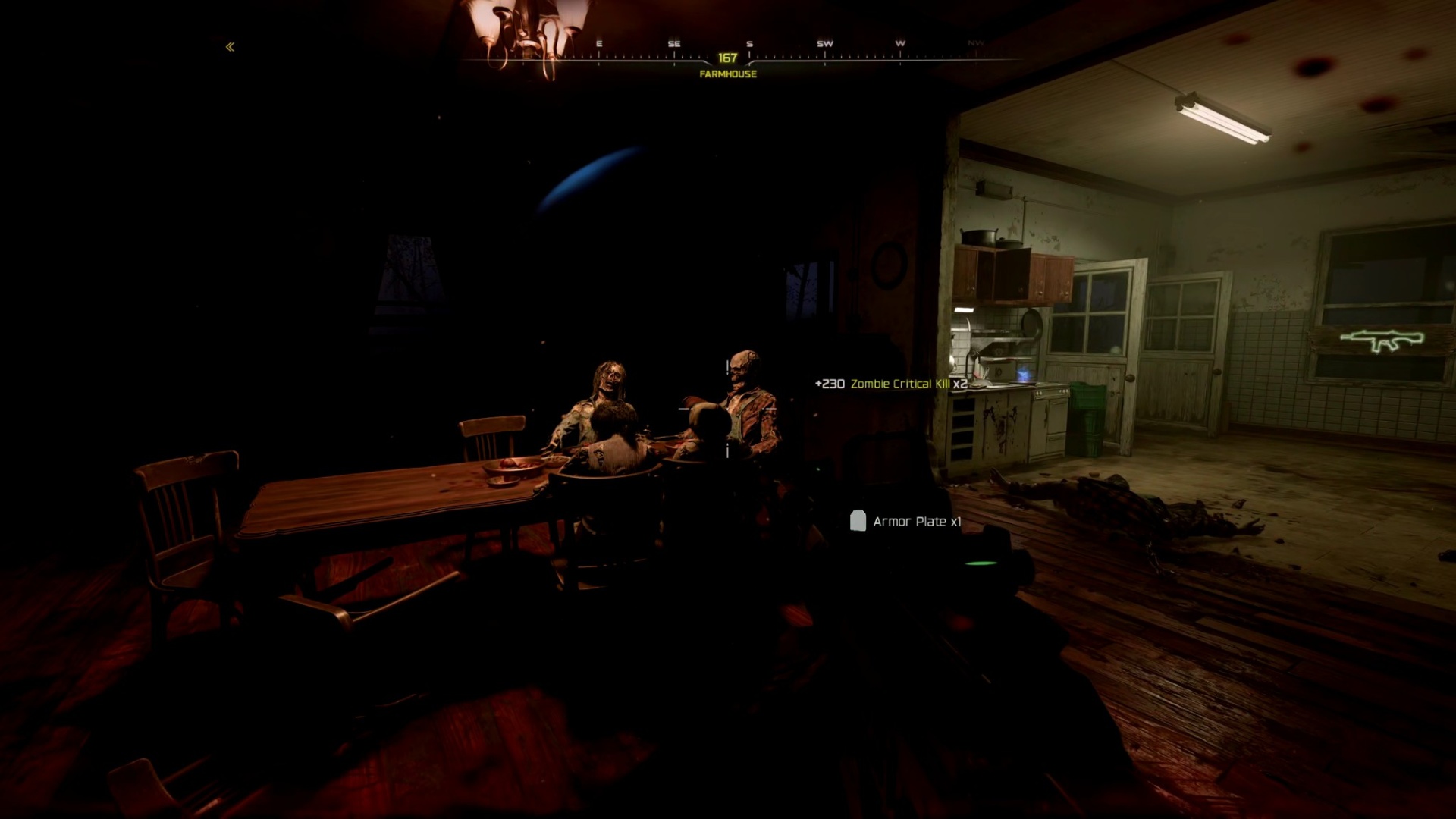
Task: Click the crosshair reticle at screen center
Action: [x=728, y=409]
